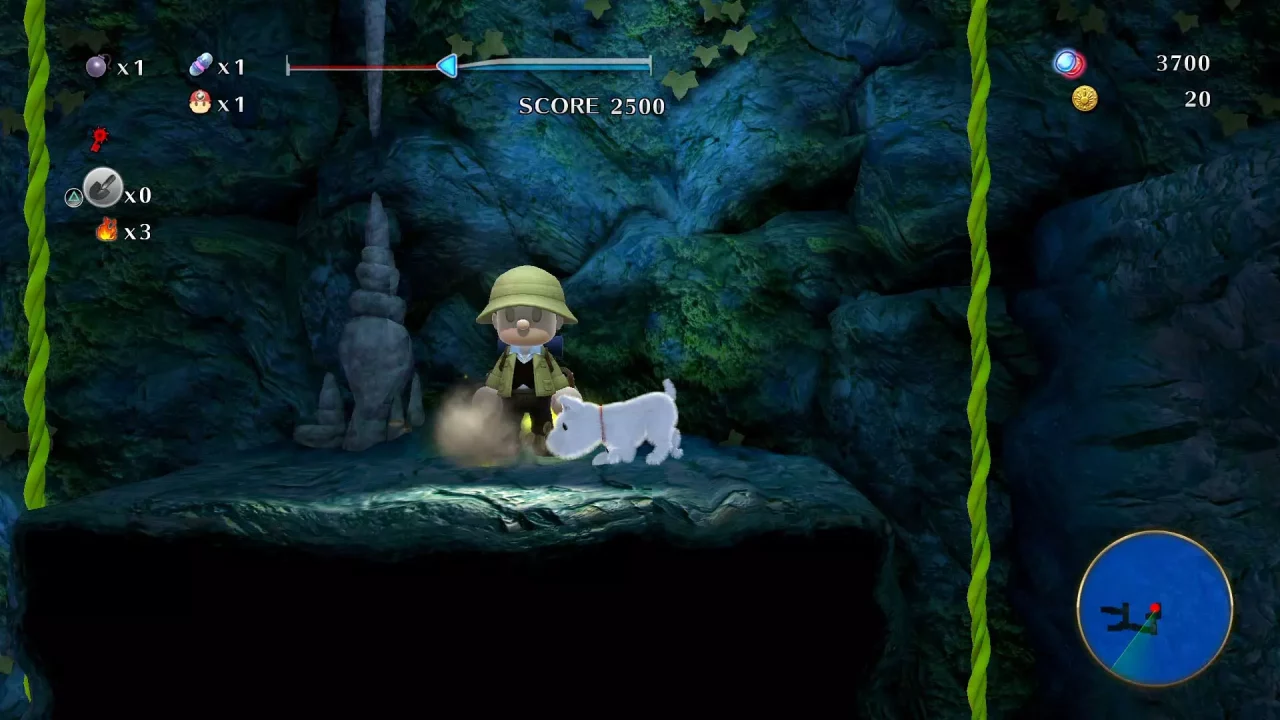Screen dimensions: 1280x720
Task: Click the blue energy orb icon
Action: pyautogui.click(x=1063, y=63)
